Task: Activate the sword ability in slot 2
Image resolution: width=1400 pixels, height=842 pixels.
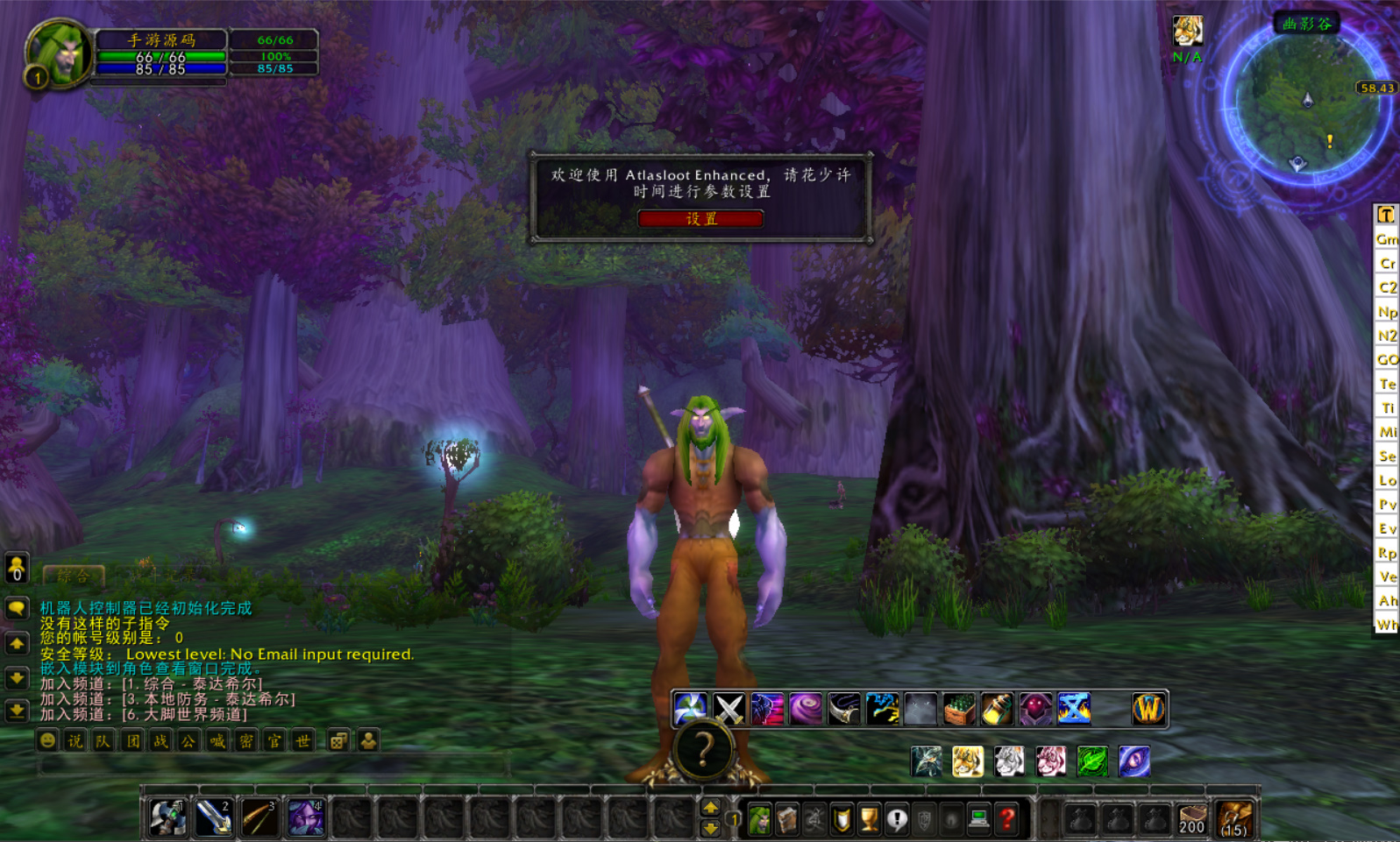Action: click(x=213, y=818)
